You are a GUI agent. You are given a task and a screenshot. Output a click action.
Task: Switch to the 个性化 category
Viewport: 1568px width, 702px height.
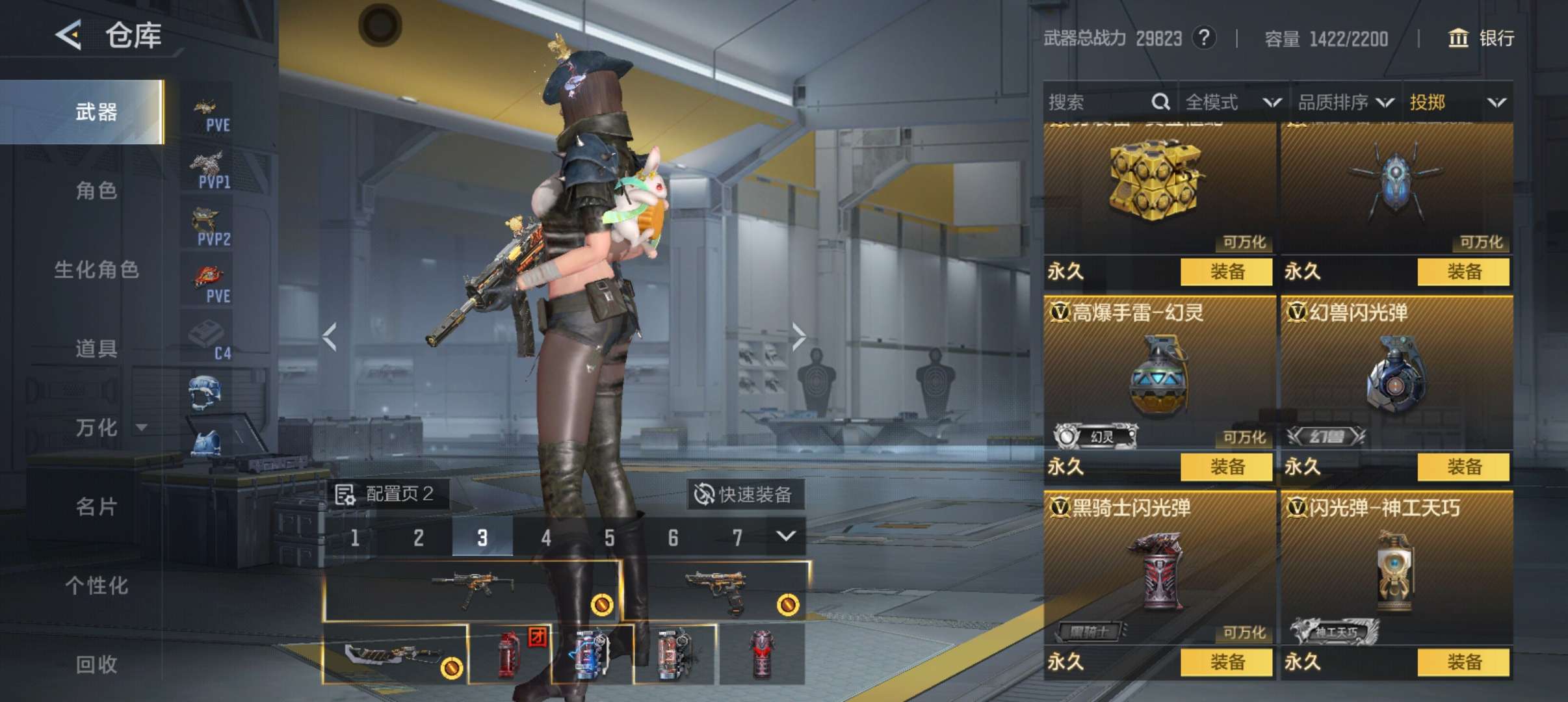pos(96,585)
